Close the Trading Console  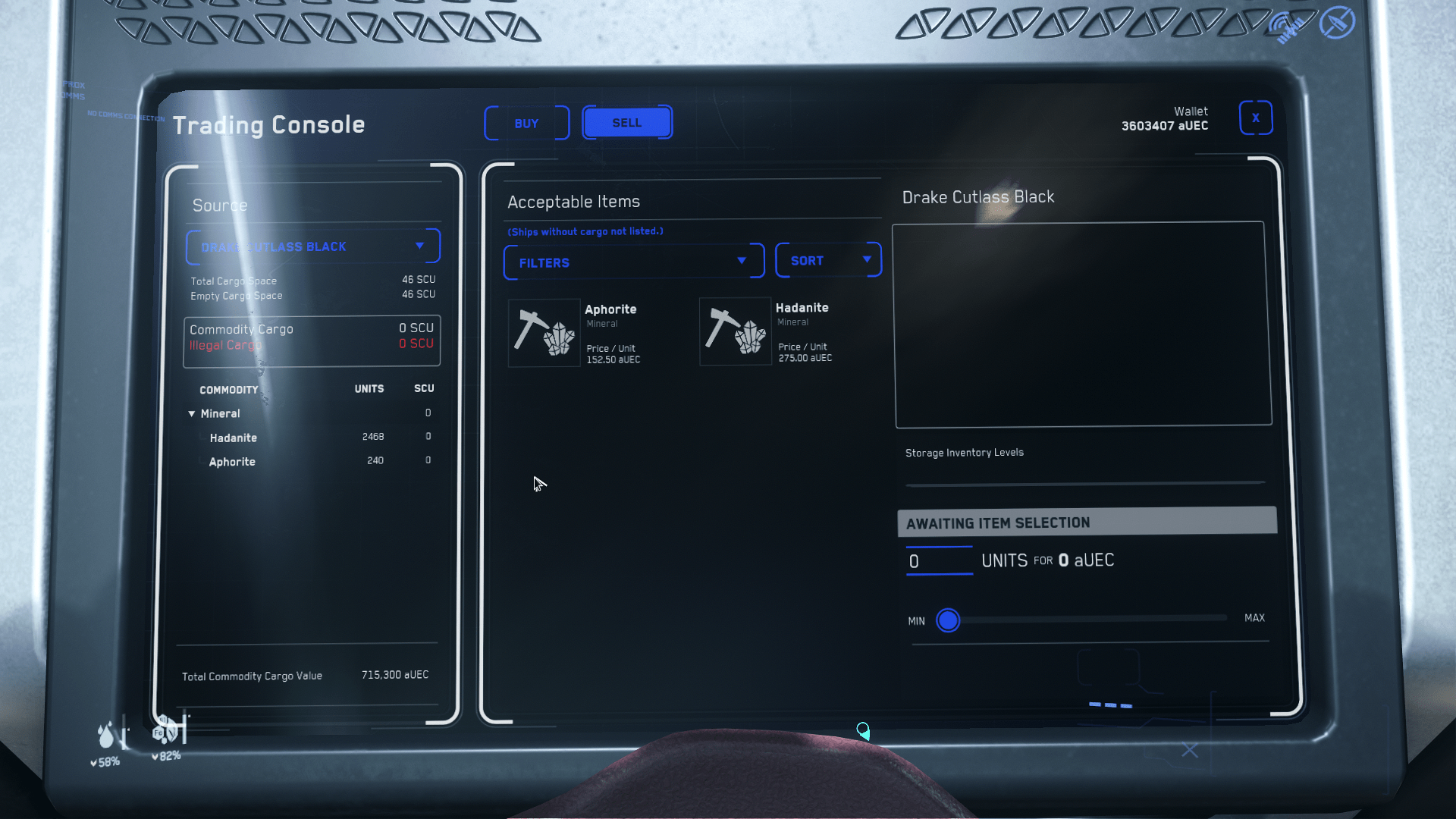(1256, 118)
